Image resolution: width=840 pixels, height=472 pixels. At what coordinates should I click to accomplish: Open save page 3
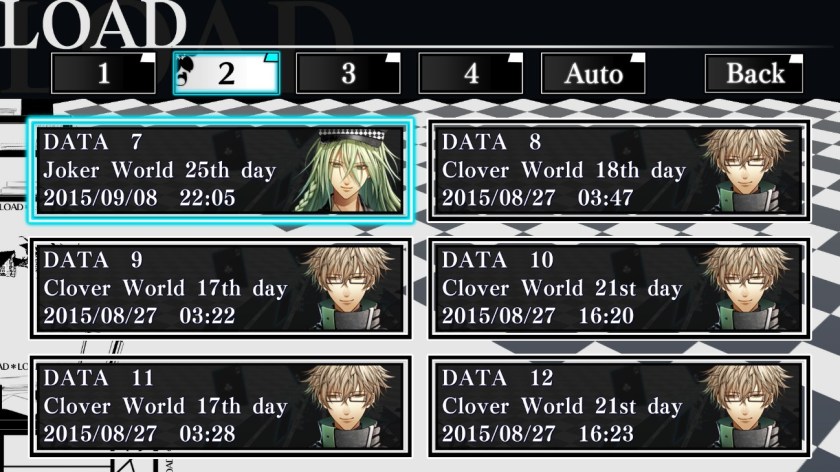tap(348, 73)
